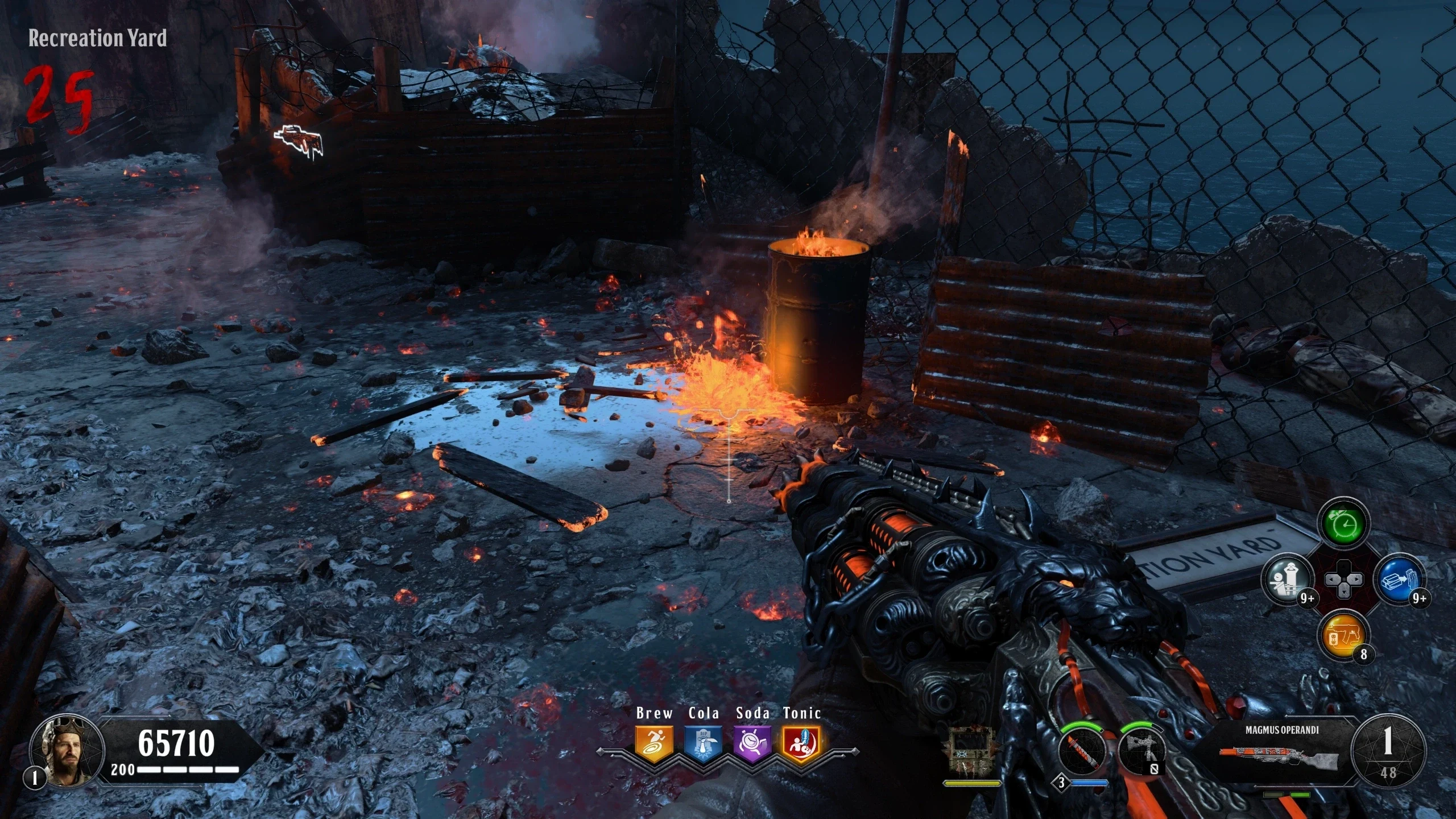
Task: Select the purple Soda perk icon
Action: [752, 744]
